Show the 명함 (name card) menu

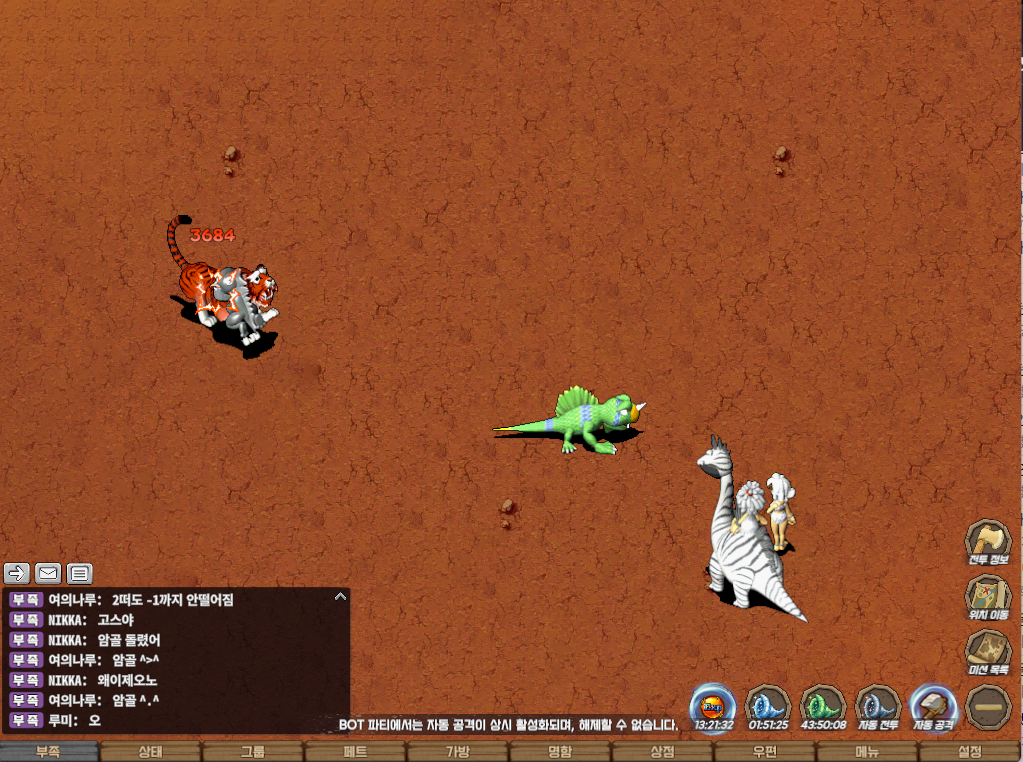[x=560, y=752]
